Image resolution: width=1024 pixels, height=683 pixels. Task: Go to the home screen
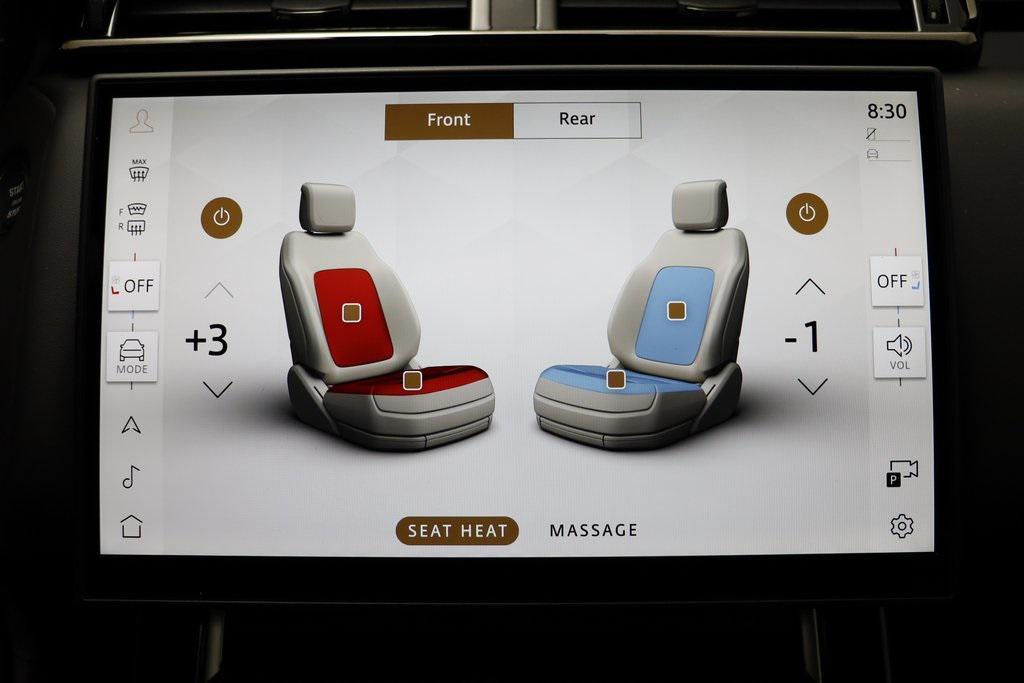click(132, 526)
